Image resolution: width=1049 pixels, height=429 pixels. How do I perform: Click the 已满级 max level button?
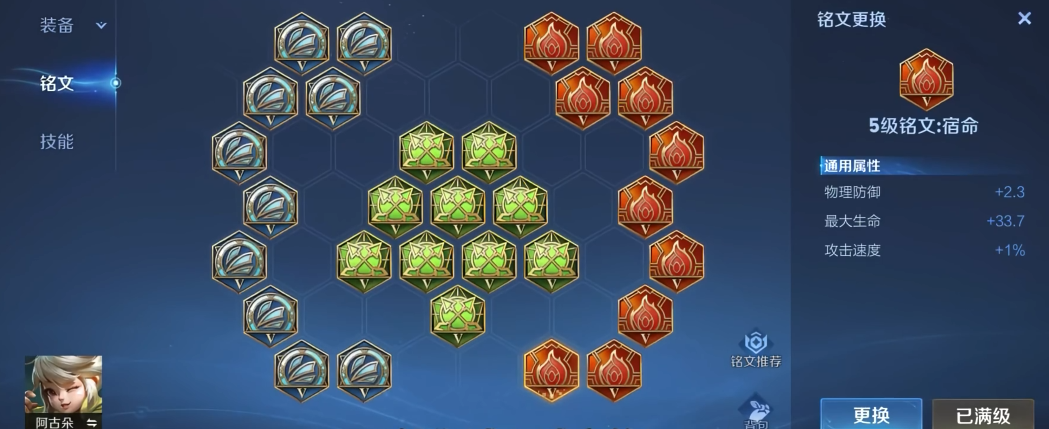[982, 414]
